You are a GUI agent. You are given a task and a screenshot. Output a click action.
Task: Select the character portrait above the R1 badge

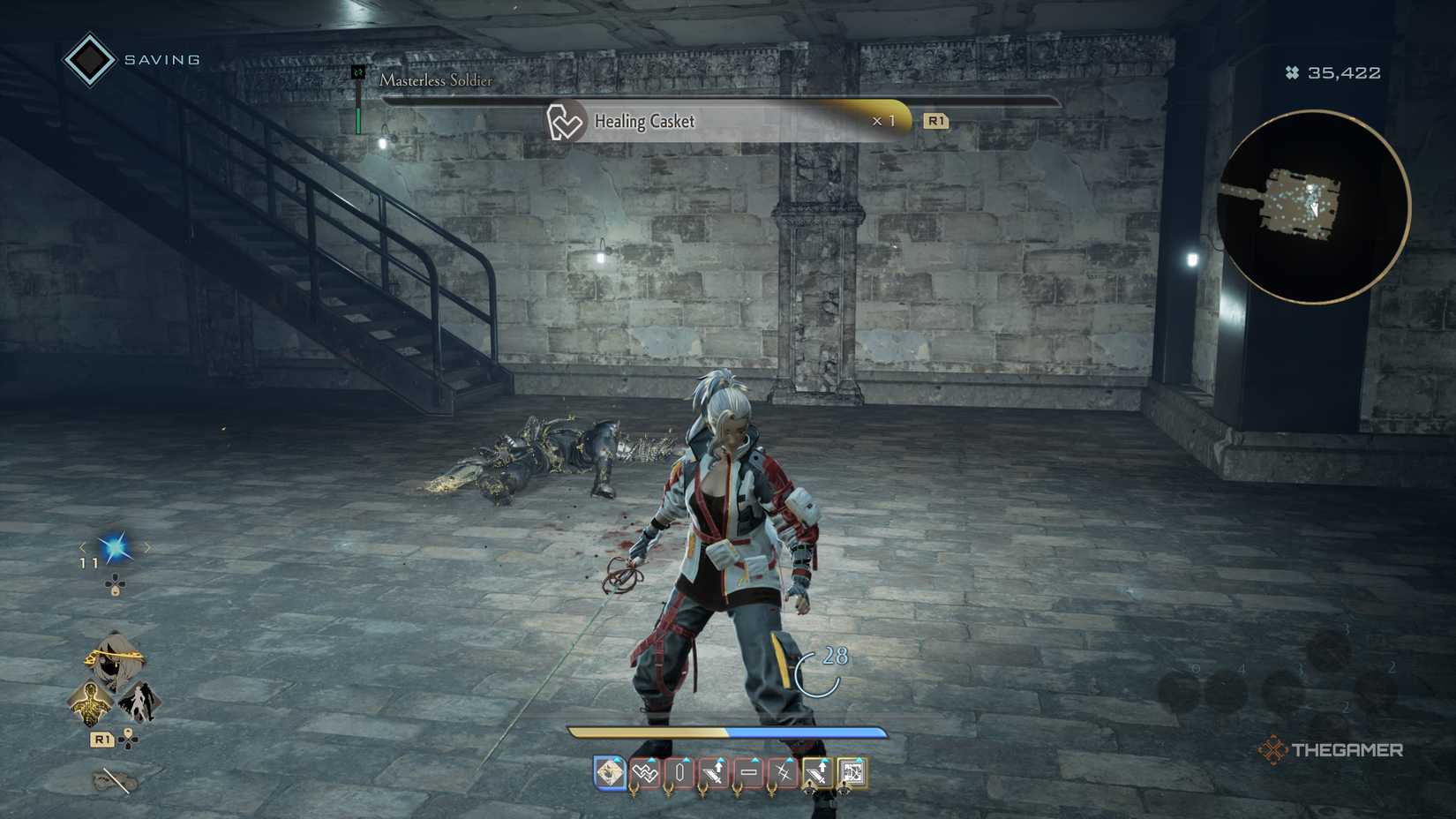point(114,657)
